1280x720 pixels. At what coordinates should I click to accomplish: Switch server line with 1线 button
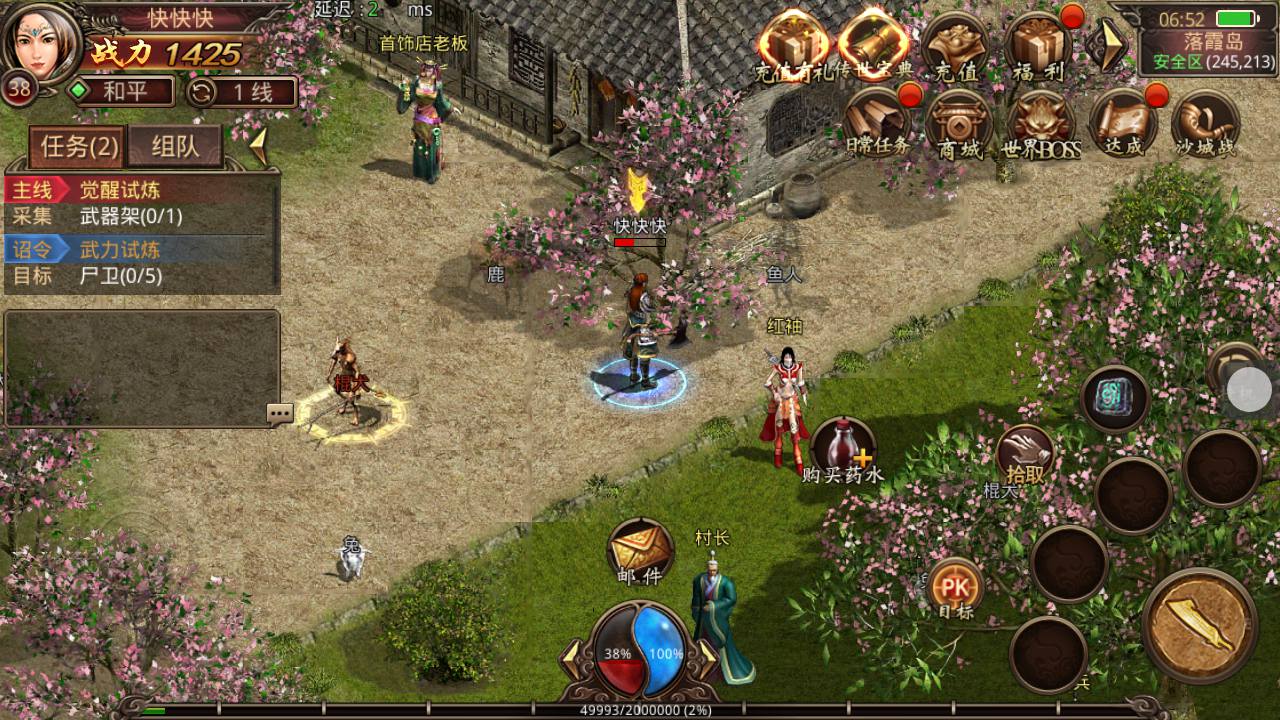[241, 92]
